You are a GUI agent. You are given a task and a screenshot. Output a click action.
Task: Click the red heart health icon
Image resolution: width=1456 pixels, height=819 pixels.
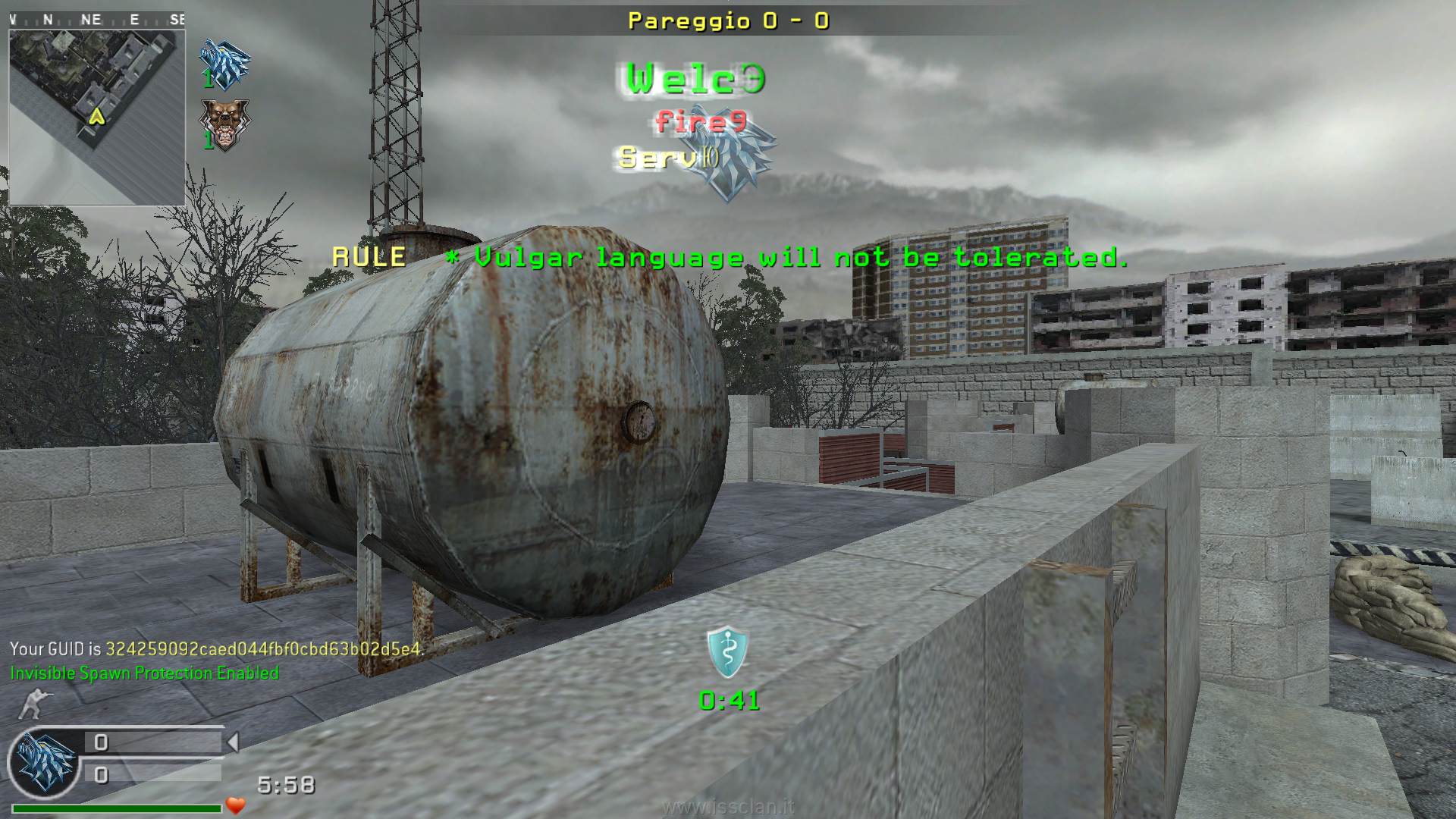pyautogui.click(x=236, y=805)
